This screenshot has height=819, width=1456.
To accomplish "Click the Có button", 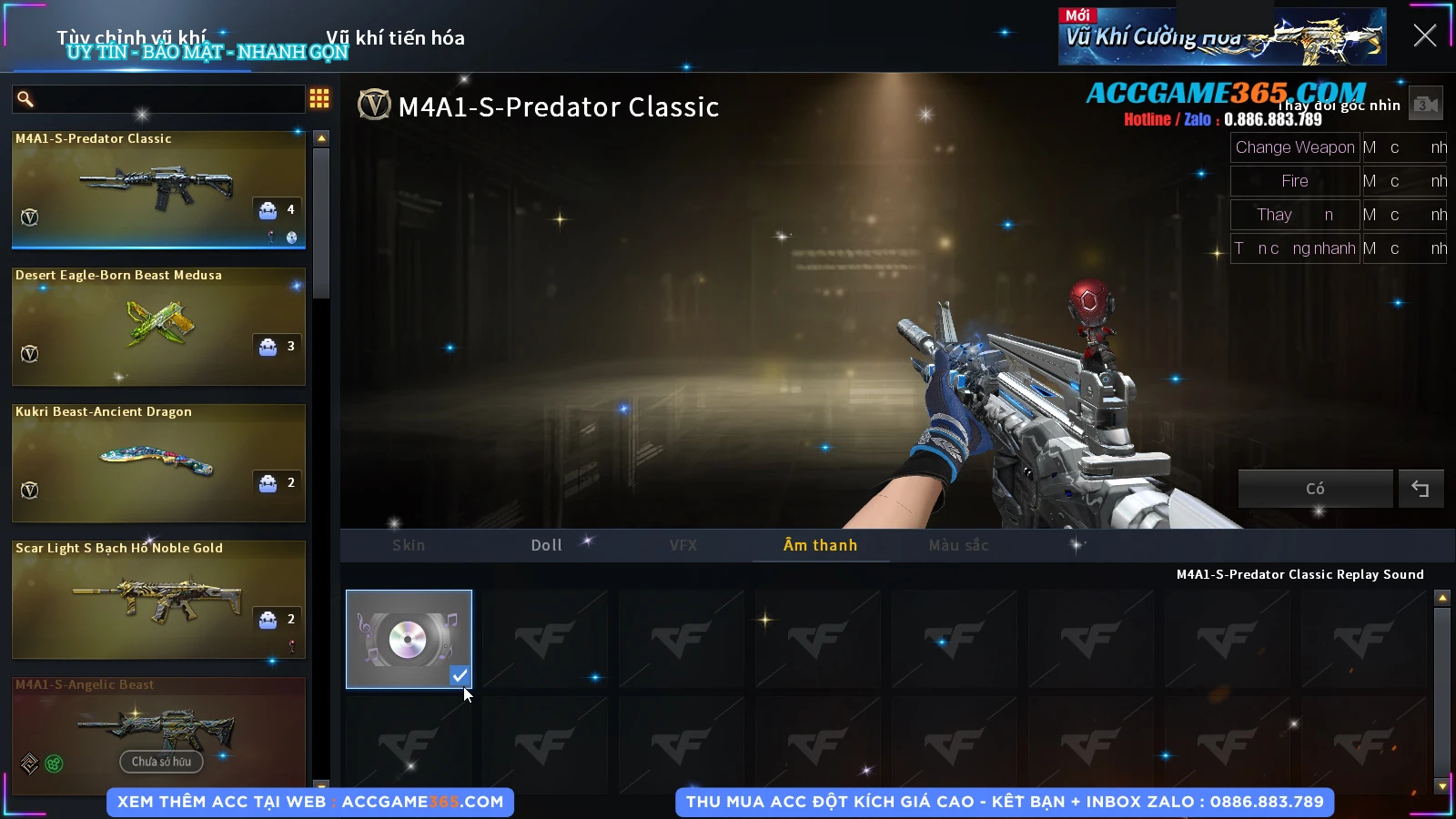I will pyautogui.click(x=1315, y=489).
